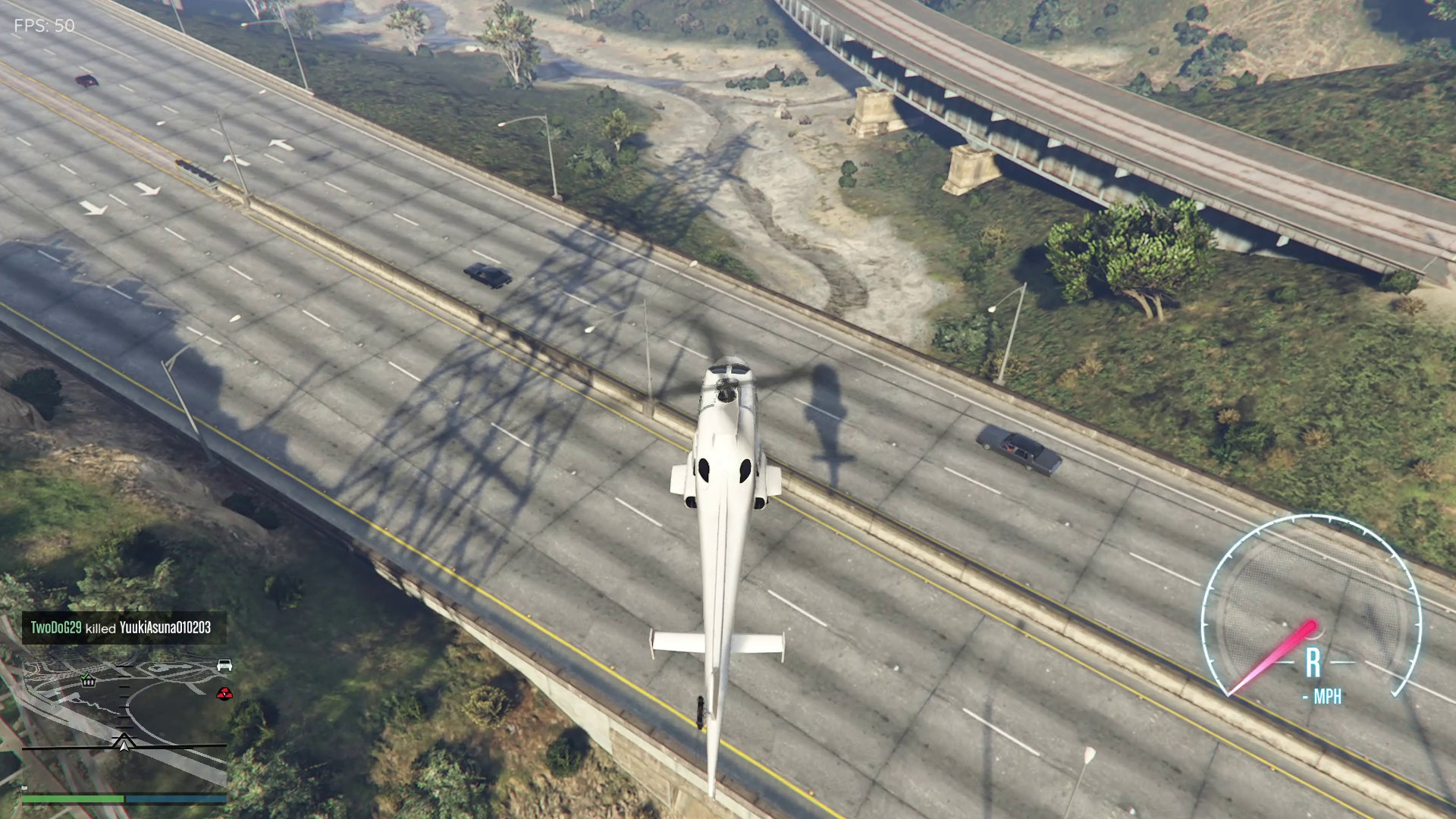Select the shopping basket store blip

pyautogui.click(x=89, y=680)
